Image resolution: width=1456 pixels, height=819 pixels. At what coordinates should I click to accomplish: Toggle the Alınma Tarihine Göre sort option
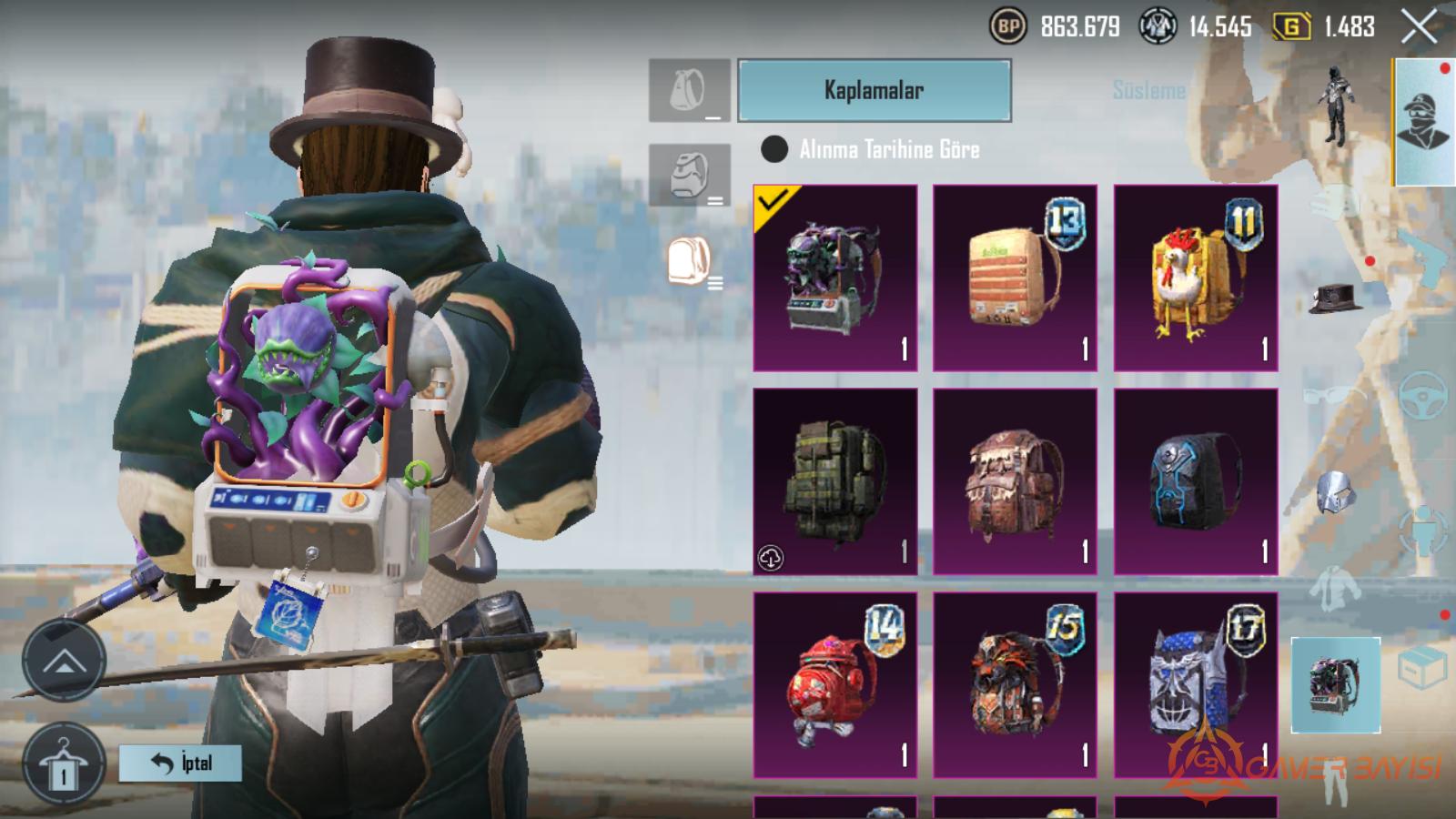click(774, 149)
